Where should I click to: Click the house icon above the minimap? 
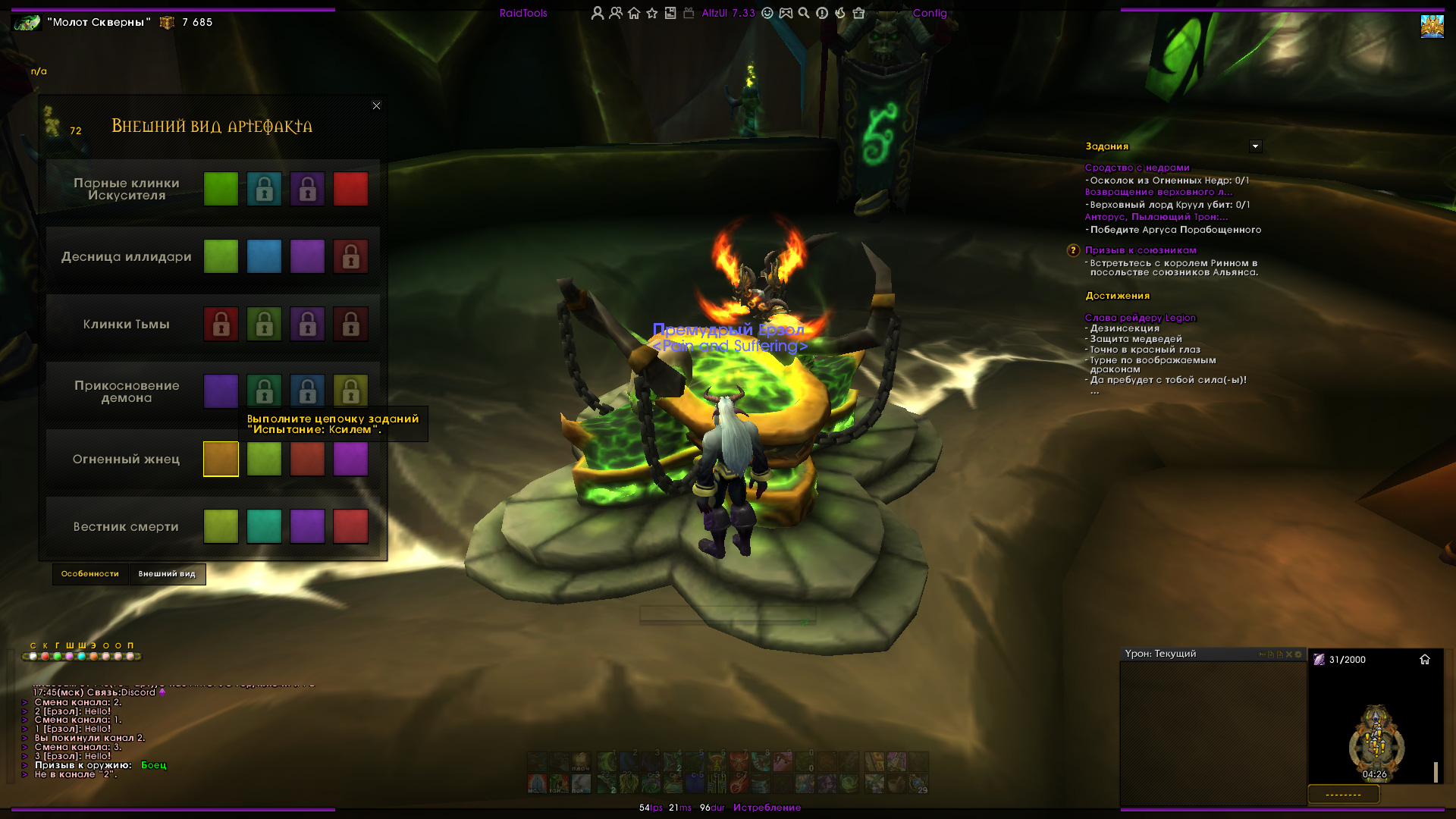click(1425, 660)
